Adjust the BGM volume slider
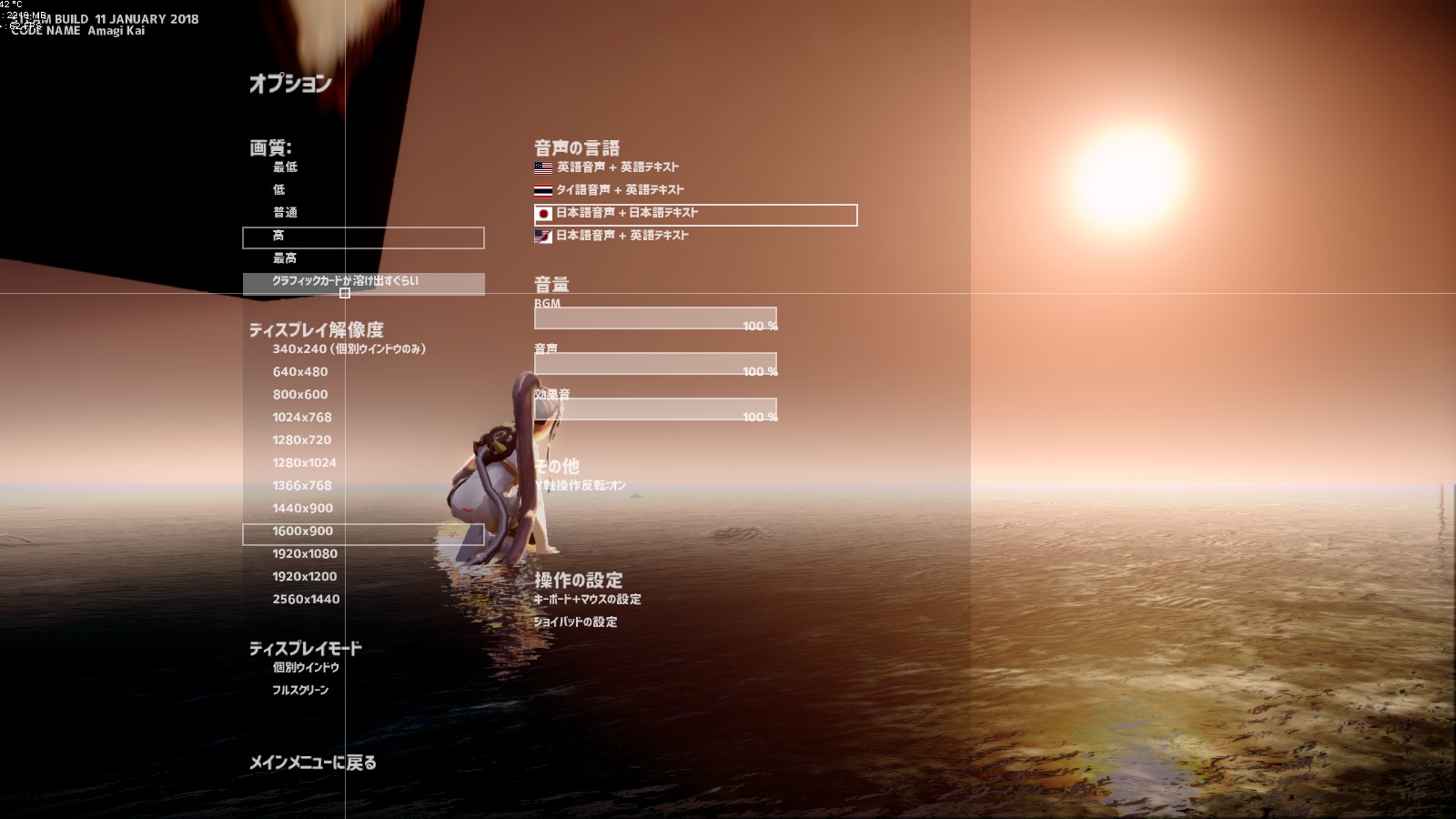The image size is (1456, 819). click(653, 318)
